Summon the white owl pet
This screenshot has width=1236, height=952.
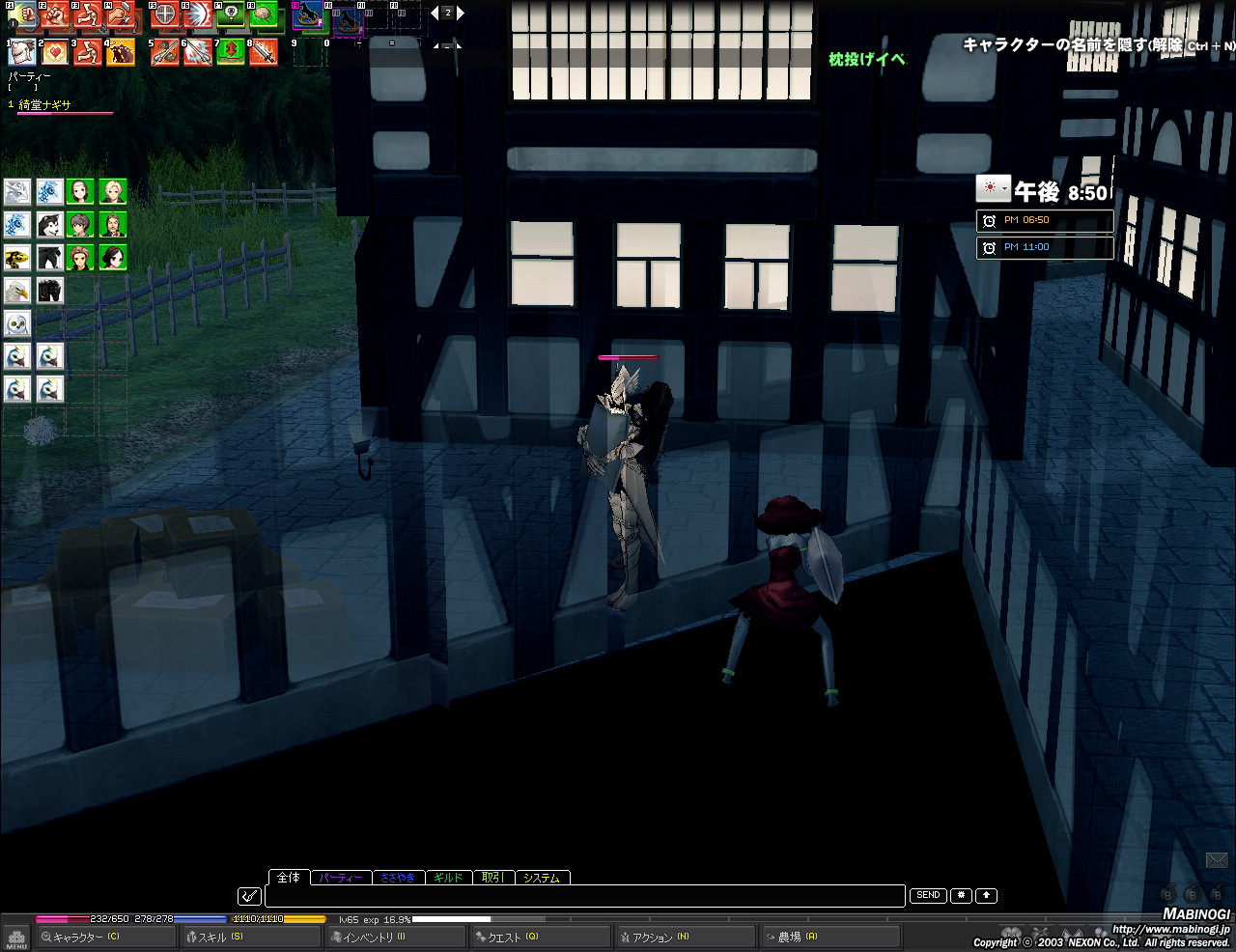coord(17,322)
